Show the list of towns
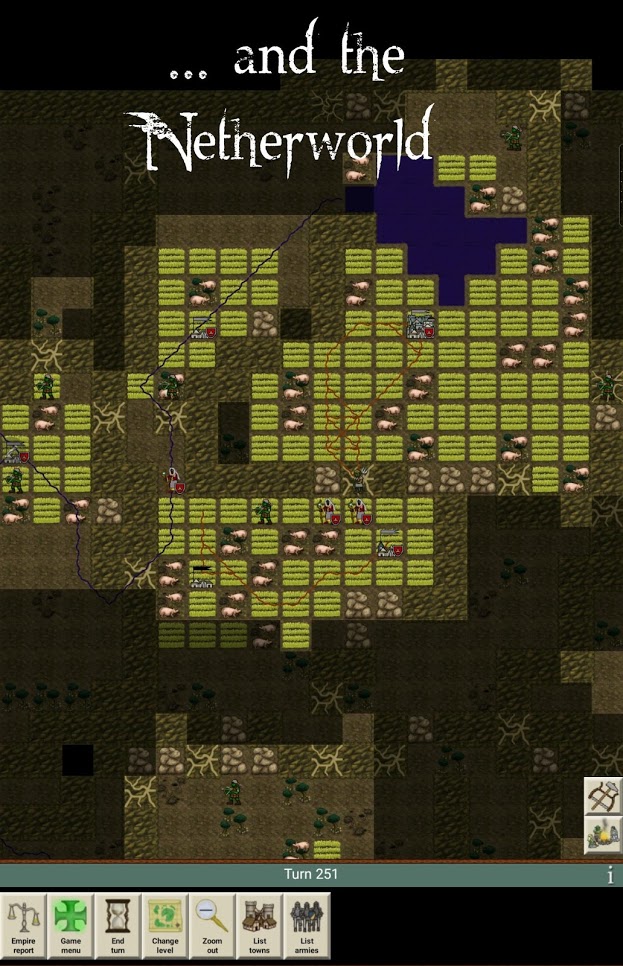The width and height of the screenshot is (623, 966). 259,925
